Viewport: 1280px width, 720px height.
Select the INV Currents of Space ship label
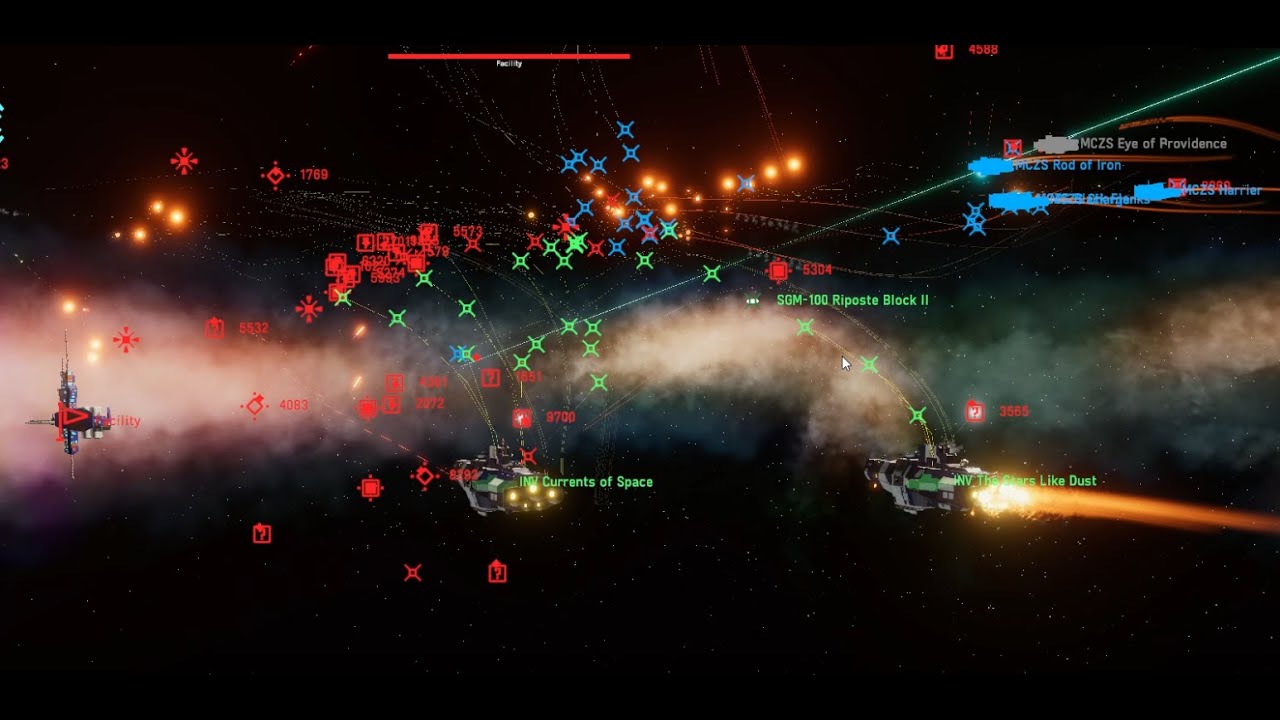tap(585, 482)
